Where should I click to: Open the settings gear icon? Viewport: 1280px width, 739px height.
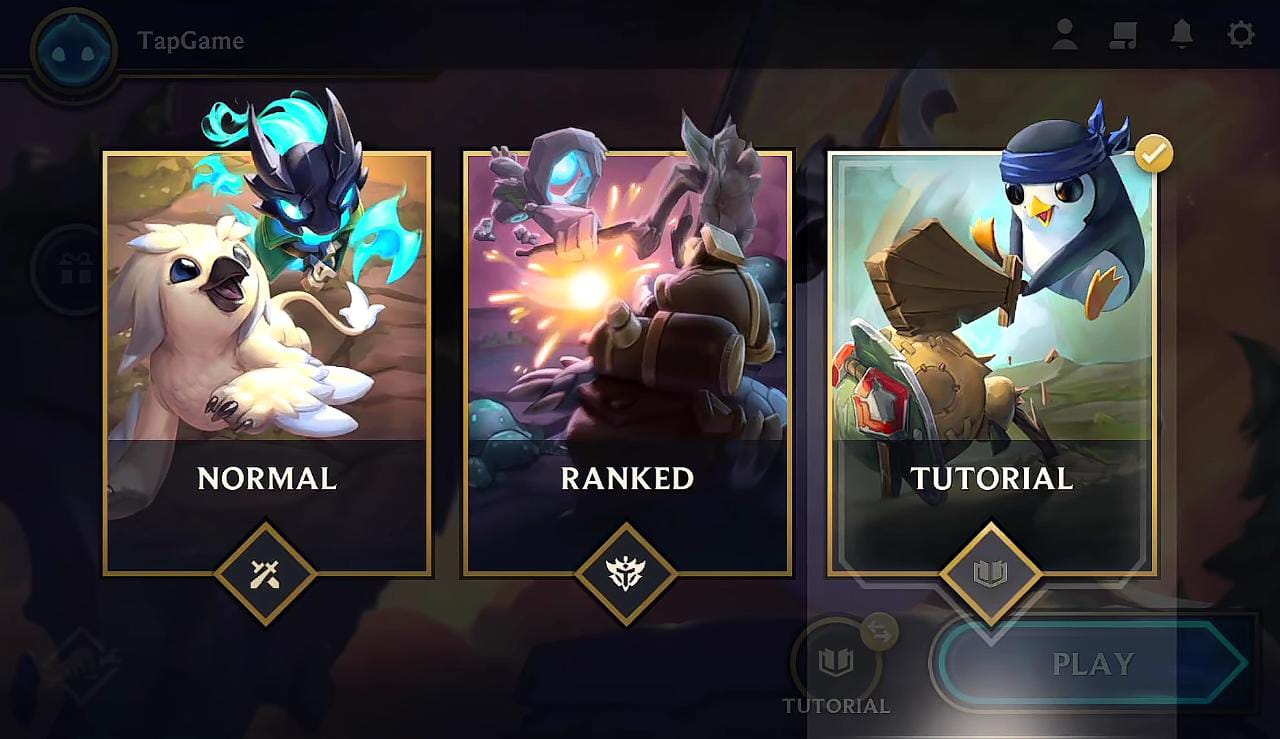click(x=1240, y=35)
